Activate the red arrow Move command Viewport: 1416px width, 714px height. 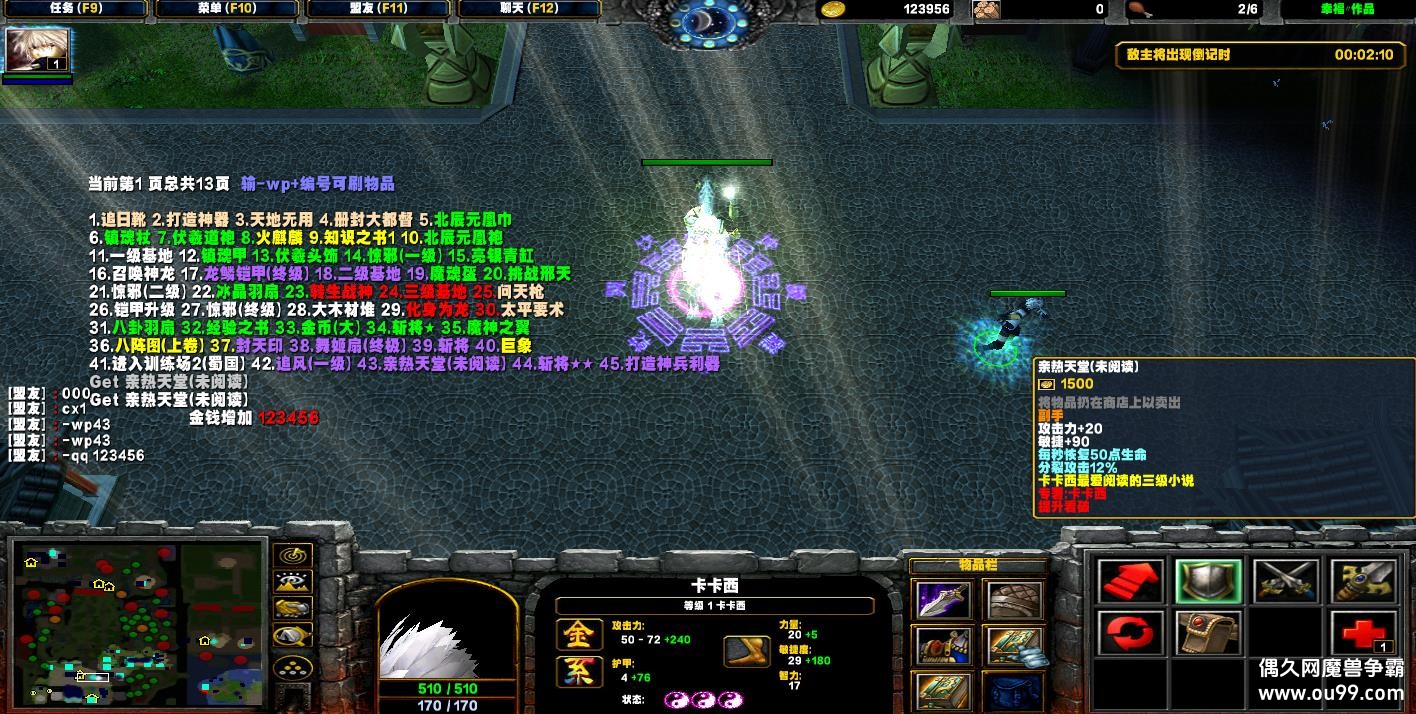1130,581
